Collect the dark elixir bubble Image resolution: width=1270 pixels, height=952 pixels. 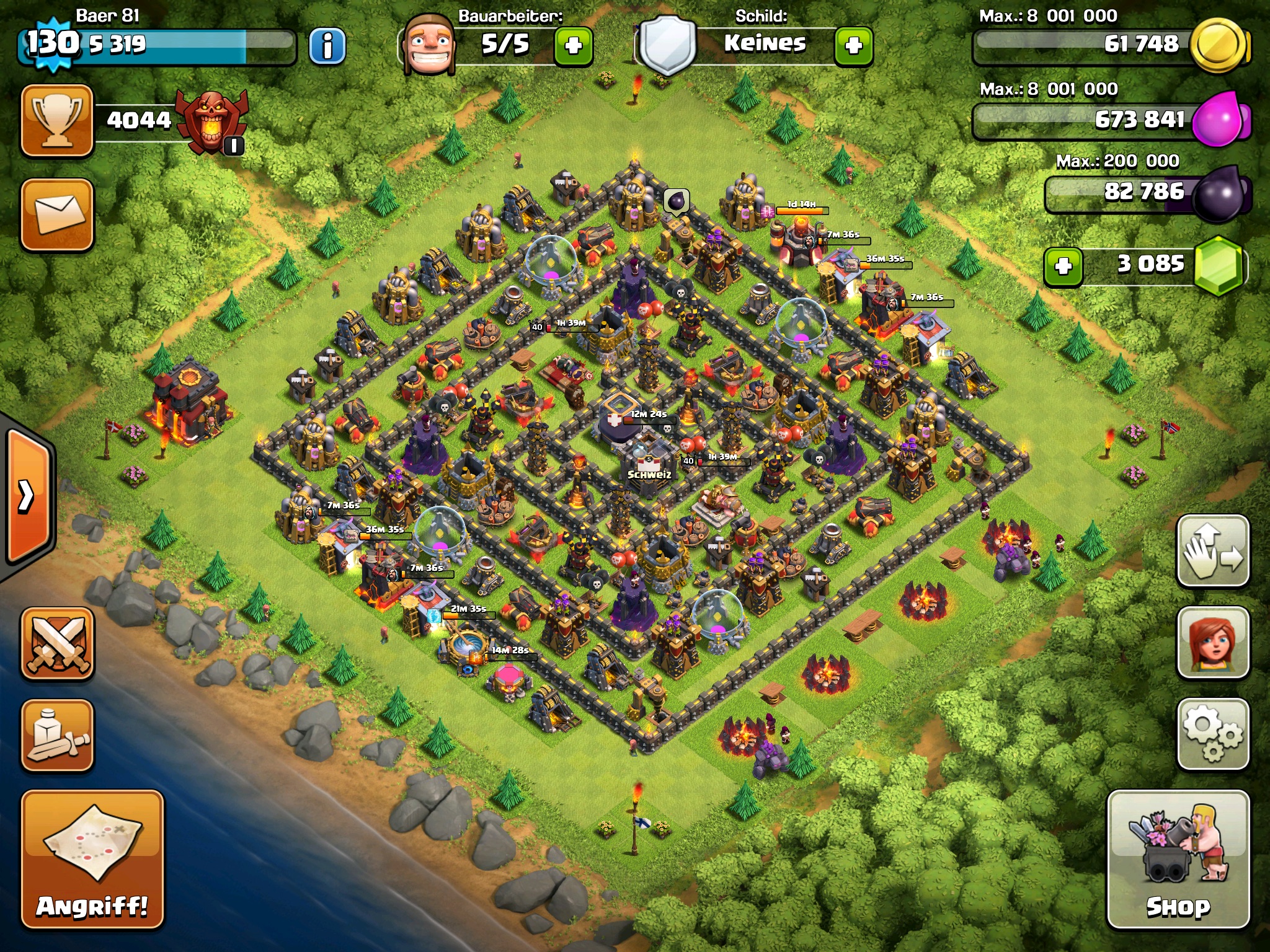[676, 201]
